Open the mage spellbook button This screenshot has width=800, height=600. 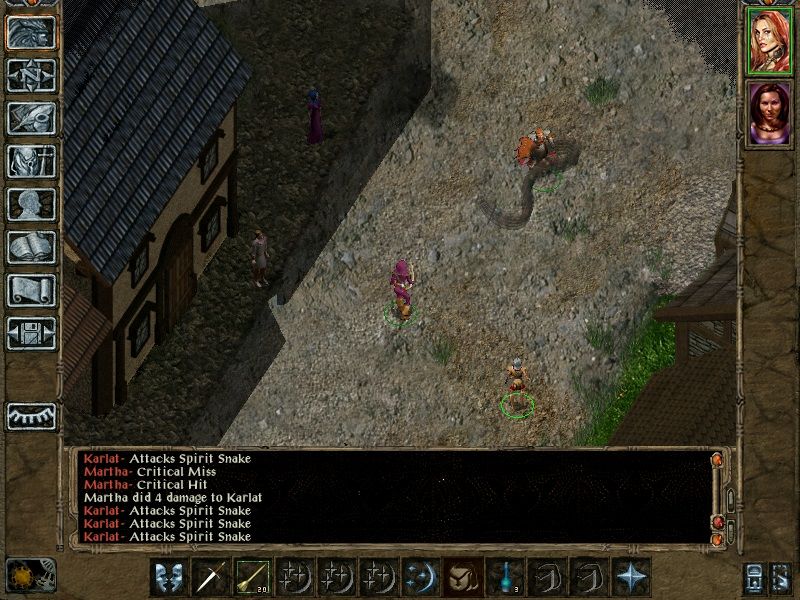pos(31,247)
